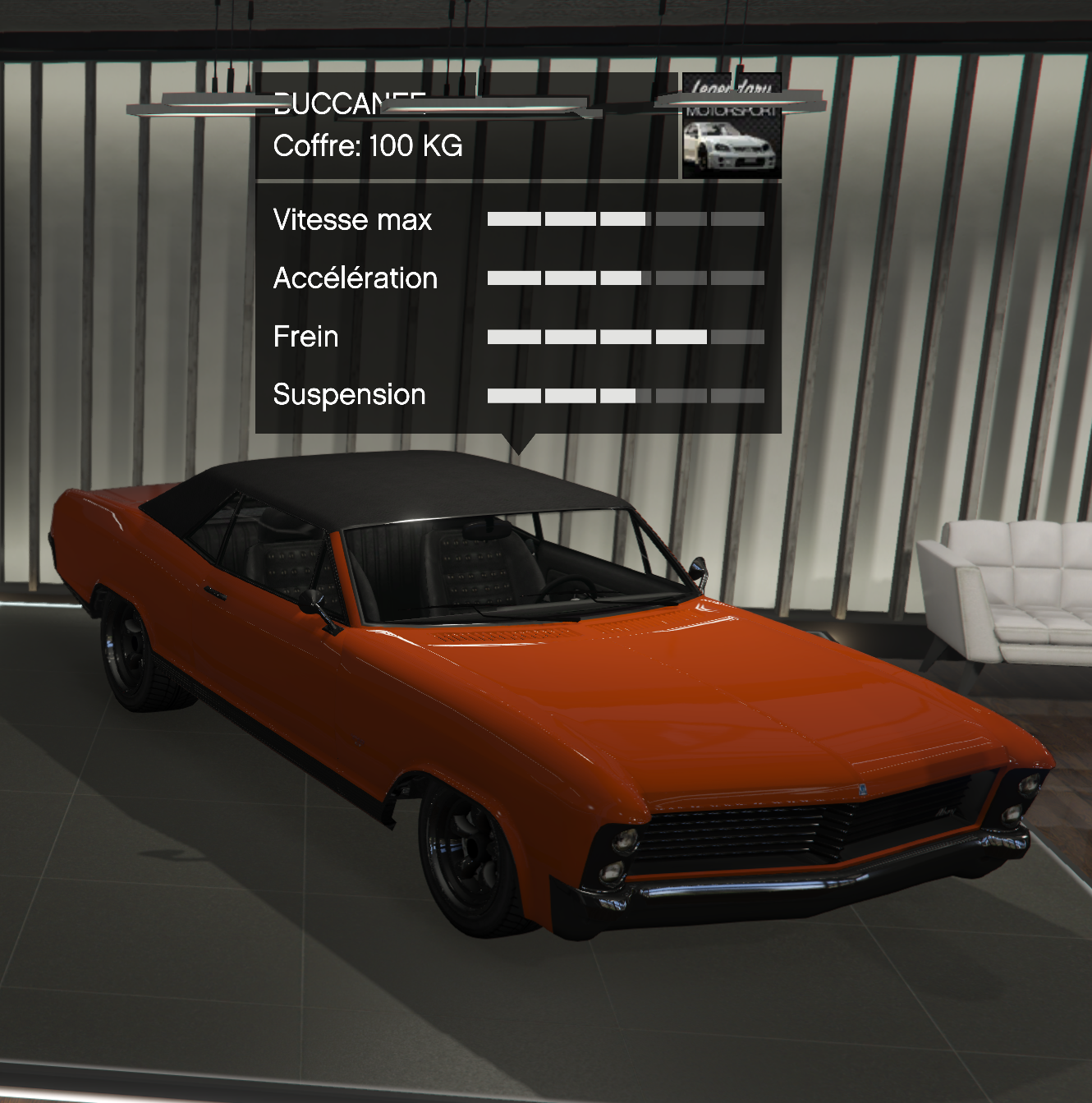1092x1103 pixels.
Task: Click the Legendary Motorsport car thumbnail
Action: (x=731, y=142)
